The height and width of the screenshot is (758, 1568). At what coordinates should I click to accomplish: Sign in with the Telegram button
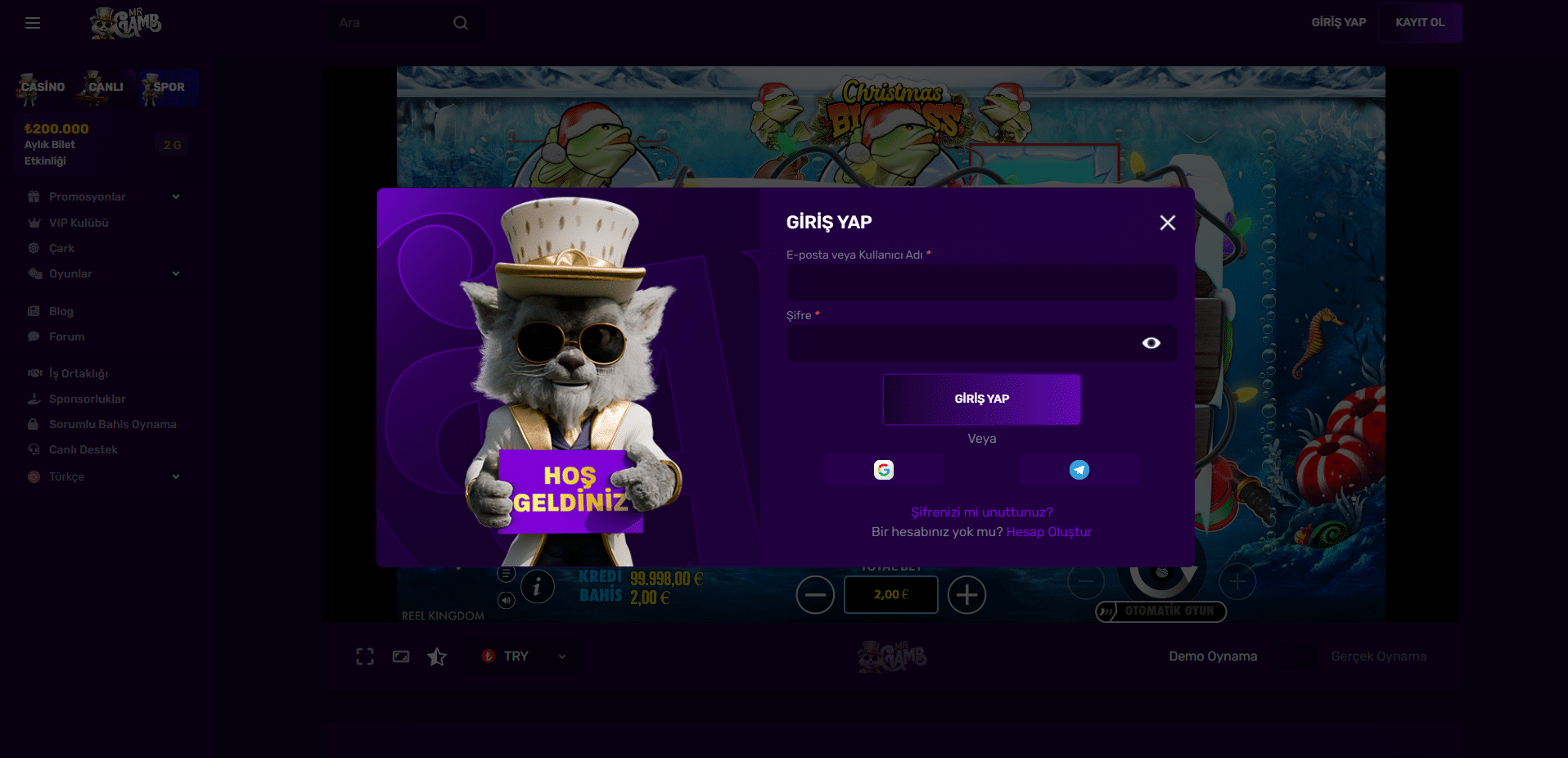pyautogui.click(x=1079, y=470)
